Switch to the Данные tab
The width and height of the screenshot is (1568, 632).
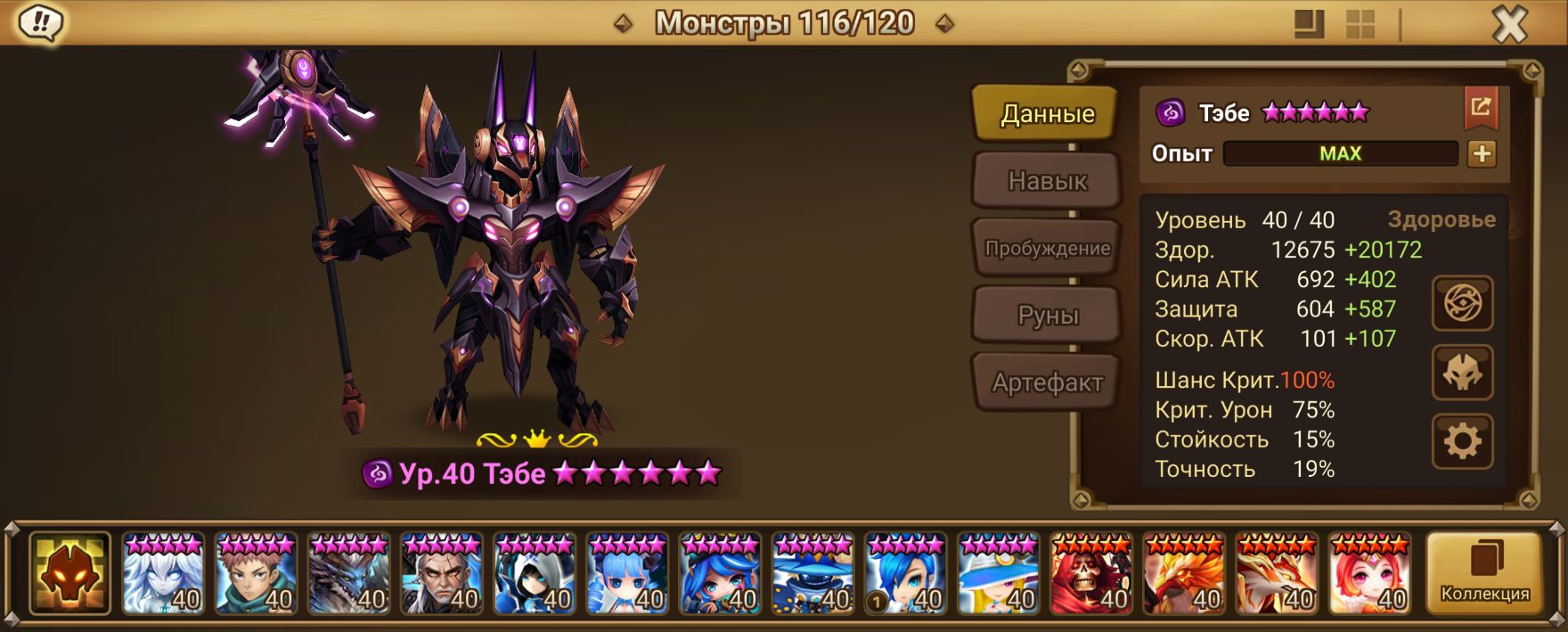tap(1046, 113)
